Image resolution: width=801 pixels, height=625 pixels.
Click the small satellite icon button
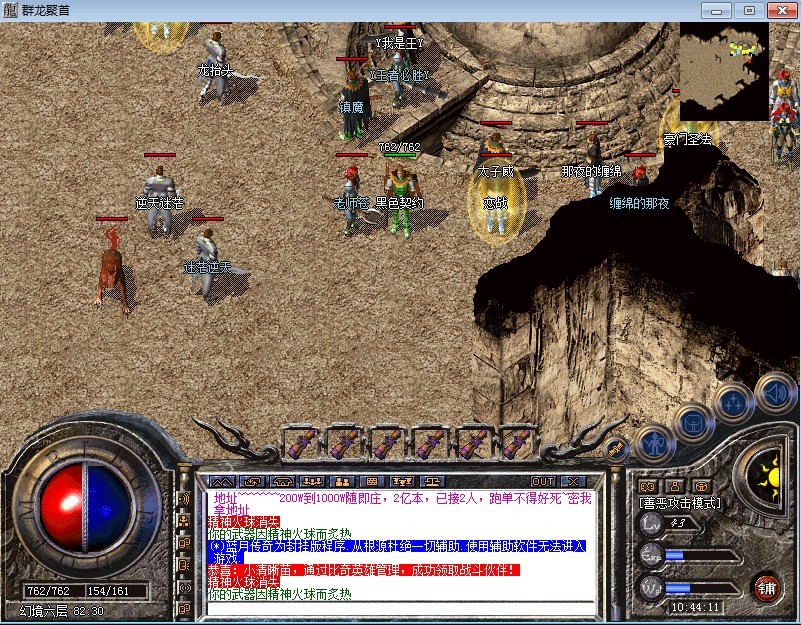click(616, 450)
